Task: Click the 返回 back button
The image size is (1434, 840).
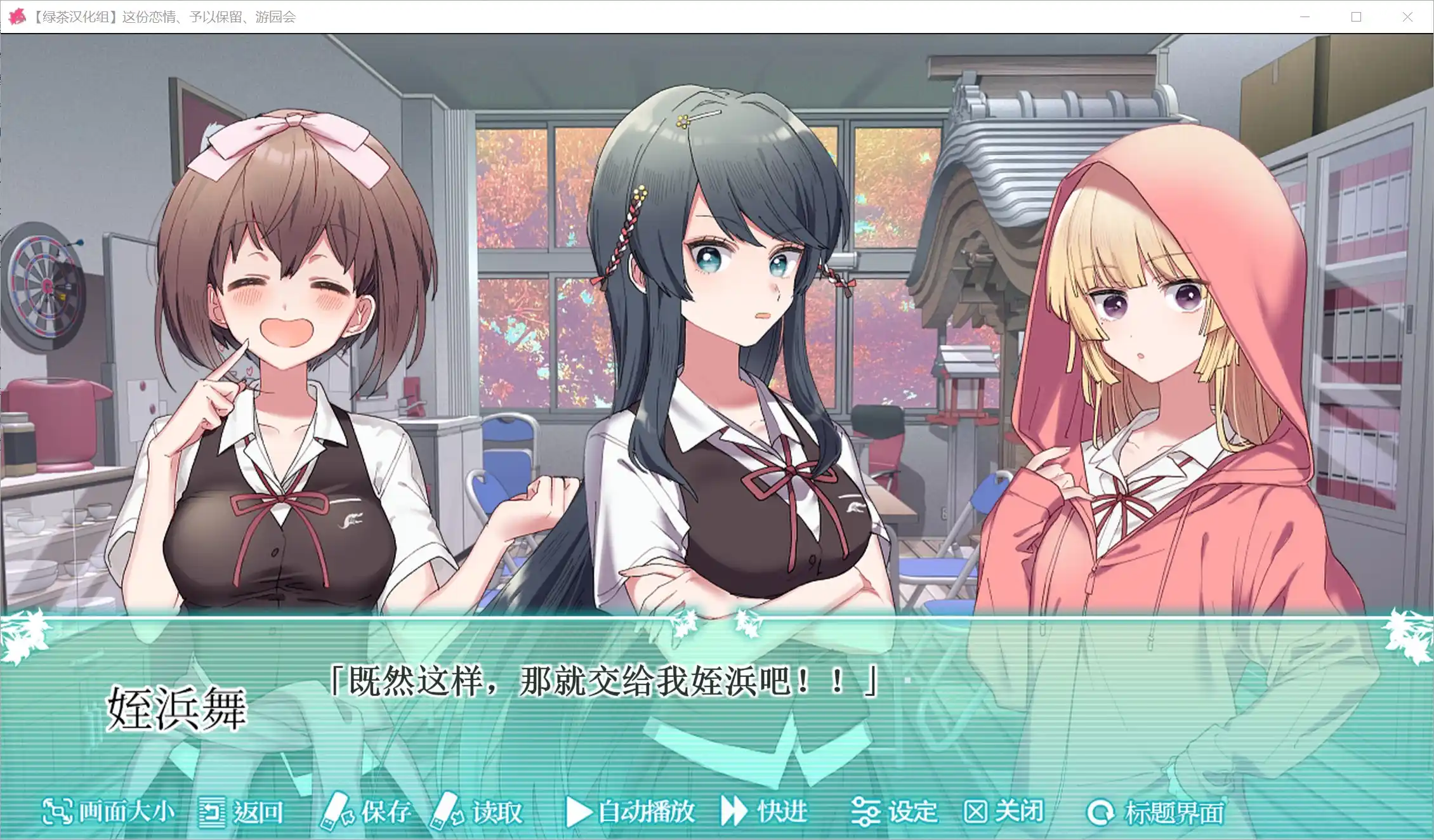Action: 240,812
